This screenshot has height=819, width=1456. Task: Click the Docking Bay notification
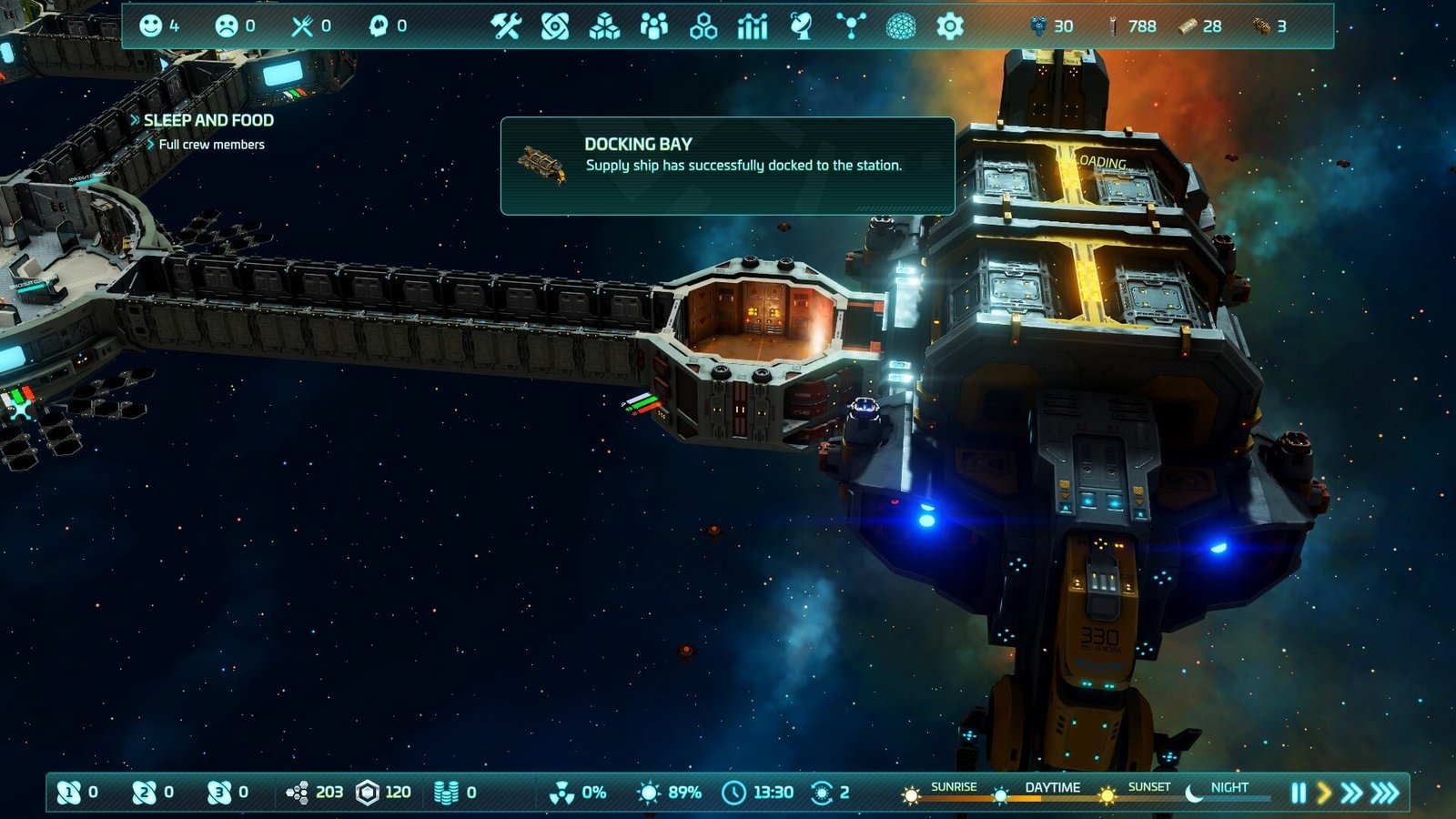point(727,166)
